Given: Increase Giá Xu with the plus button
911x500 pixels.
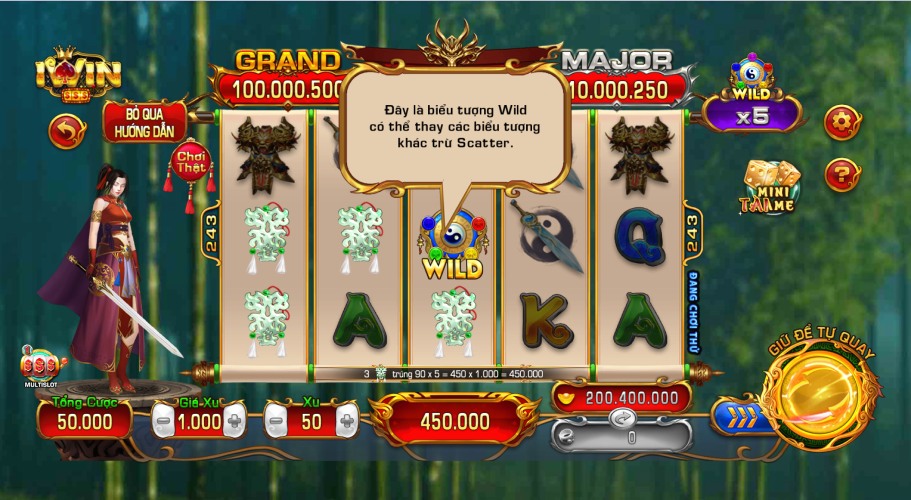Looking at the screenshot, I should coord(234,422).
